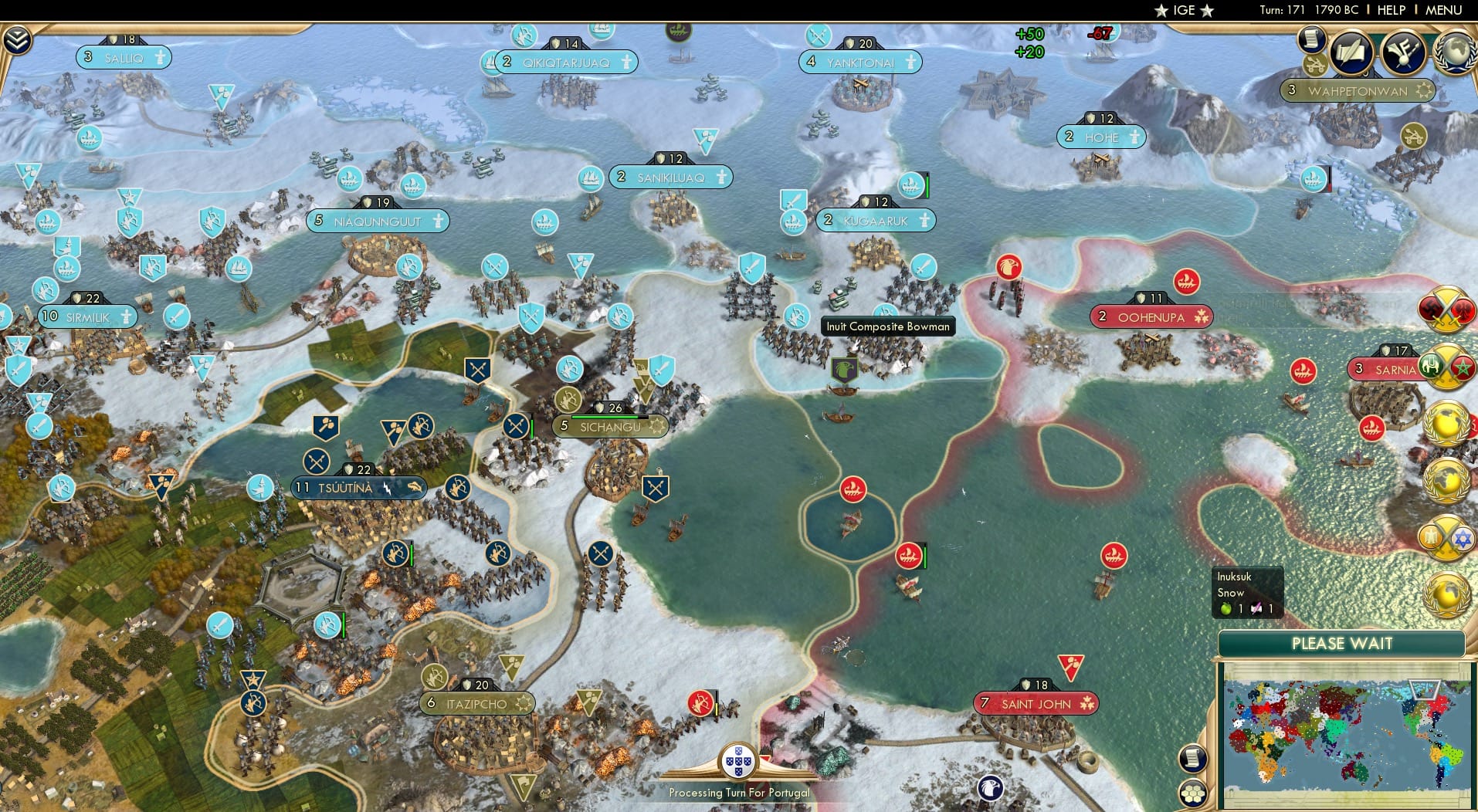The height and width of the screenshot is (812, 1478).
Task: Click the gold catapult notification badge
Action: (1314, 65)
